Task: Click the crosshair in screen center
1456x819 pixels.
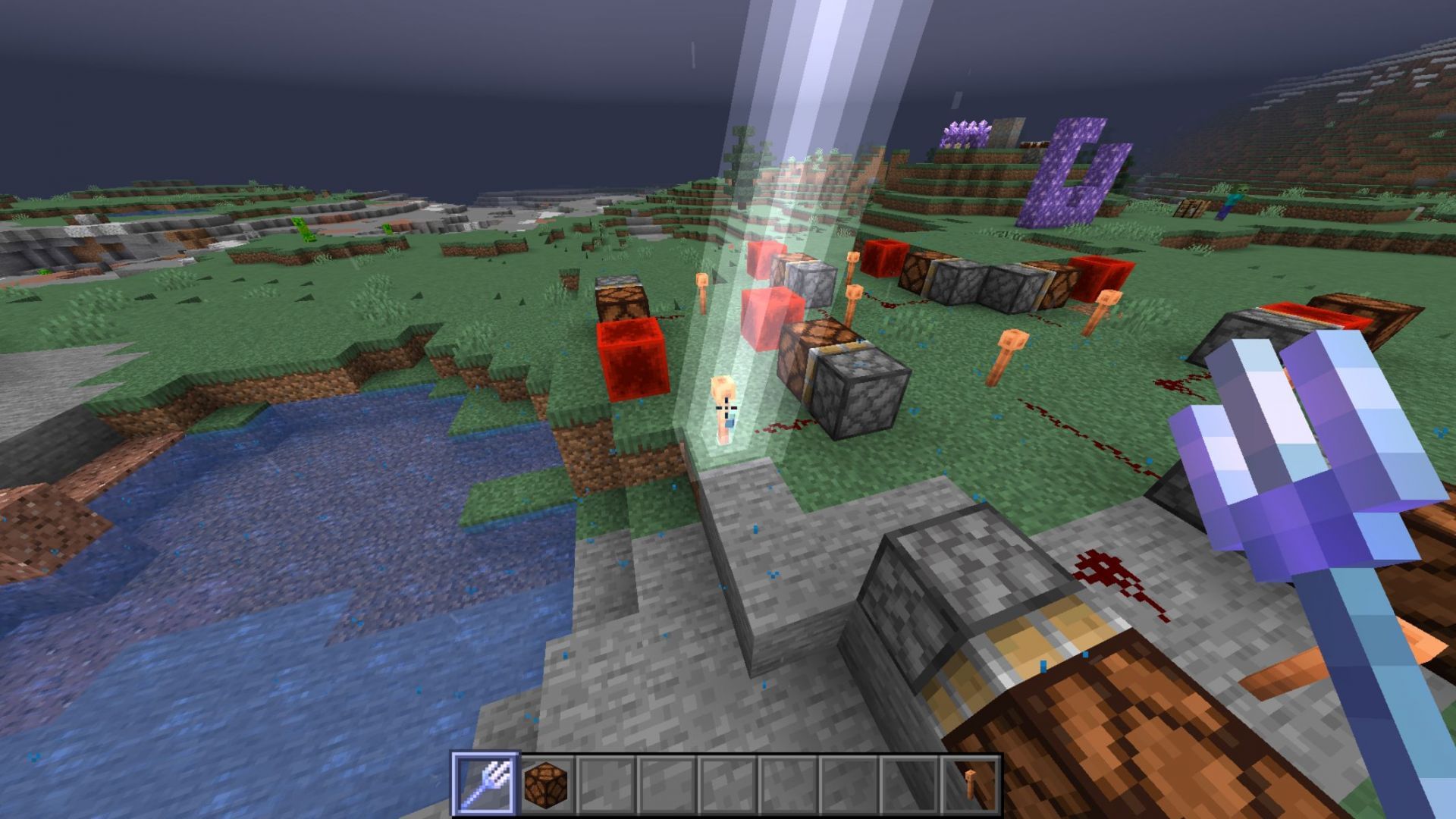Action: 728,409
